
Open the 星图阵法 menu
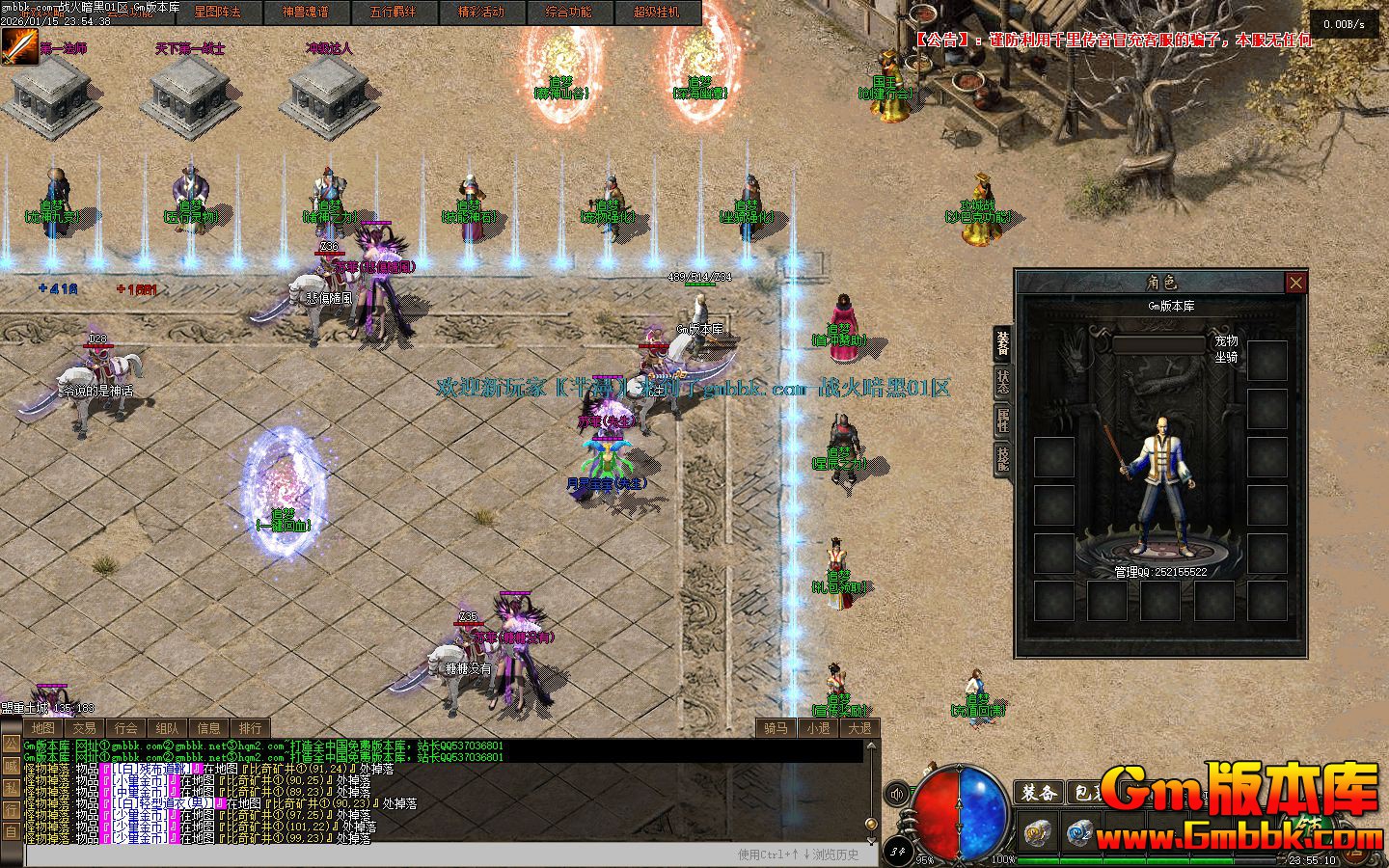[218, 13]
